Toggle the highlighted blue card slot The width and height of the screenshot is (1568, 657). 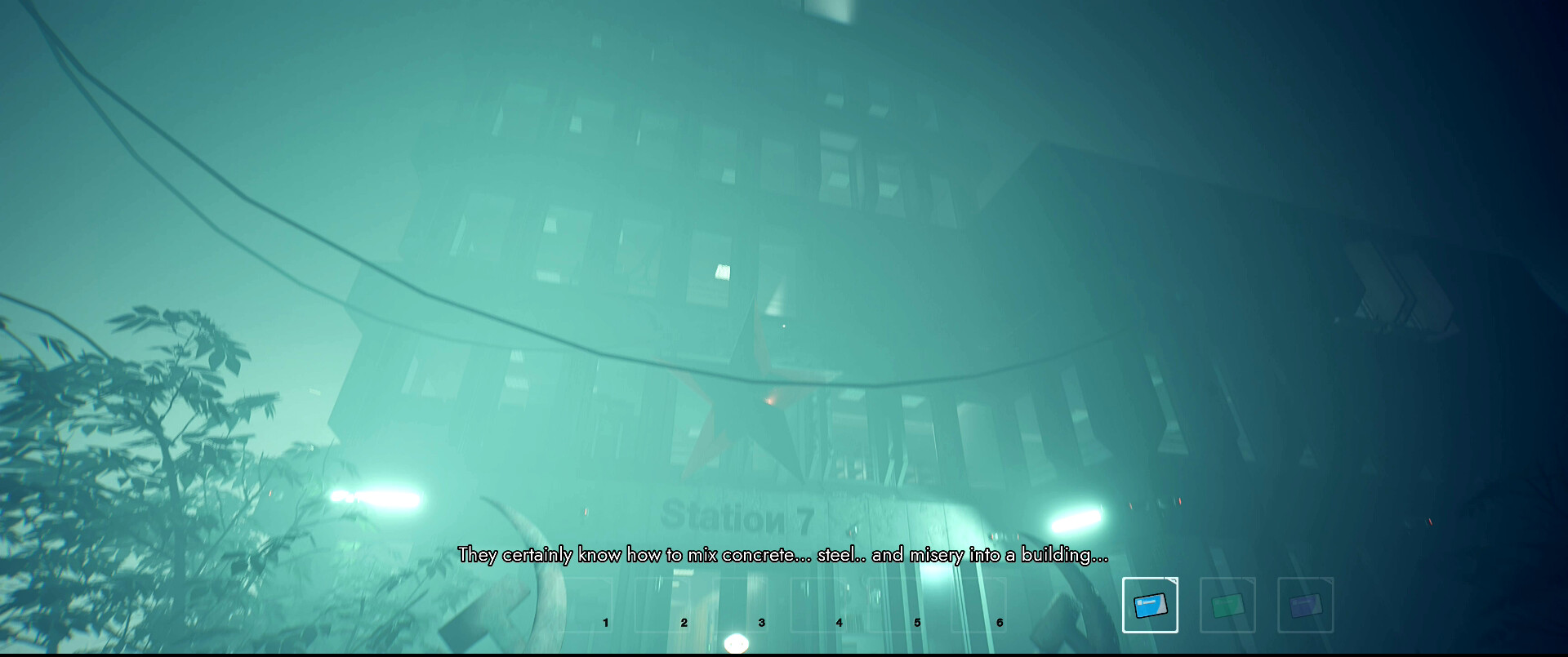pyautogui.click(x=1151, y=606)
